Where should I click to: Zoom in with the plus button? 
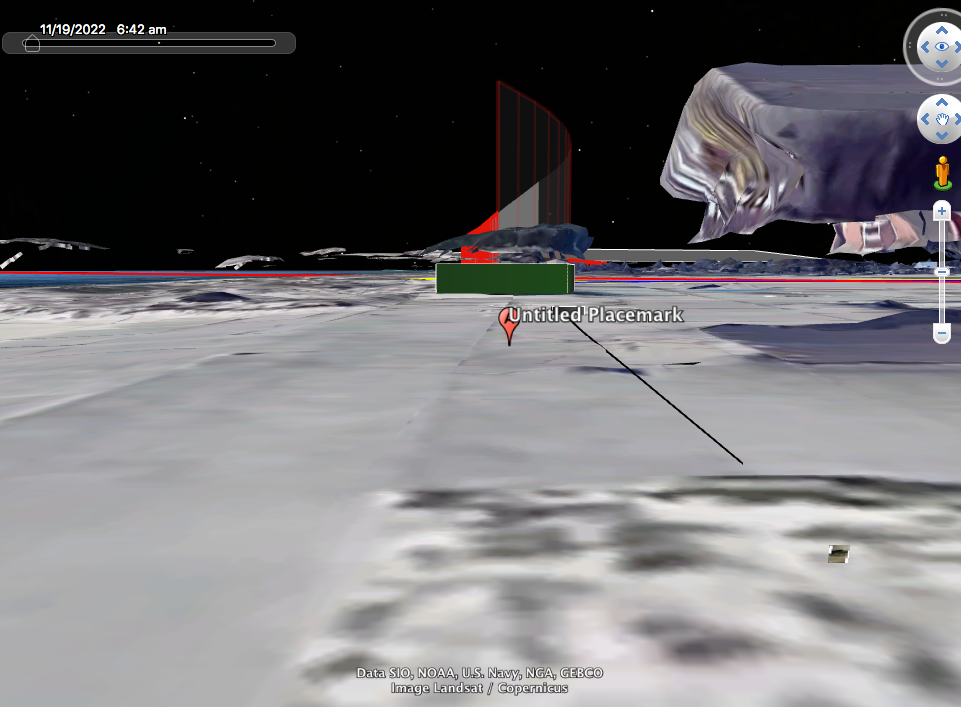942,212
